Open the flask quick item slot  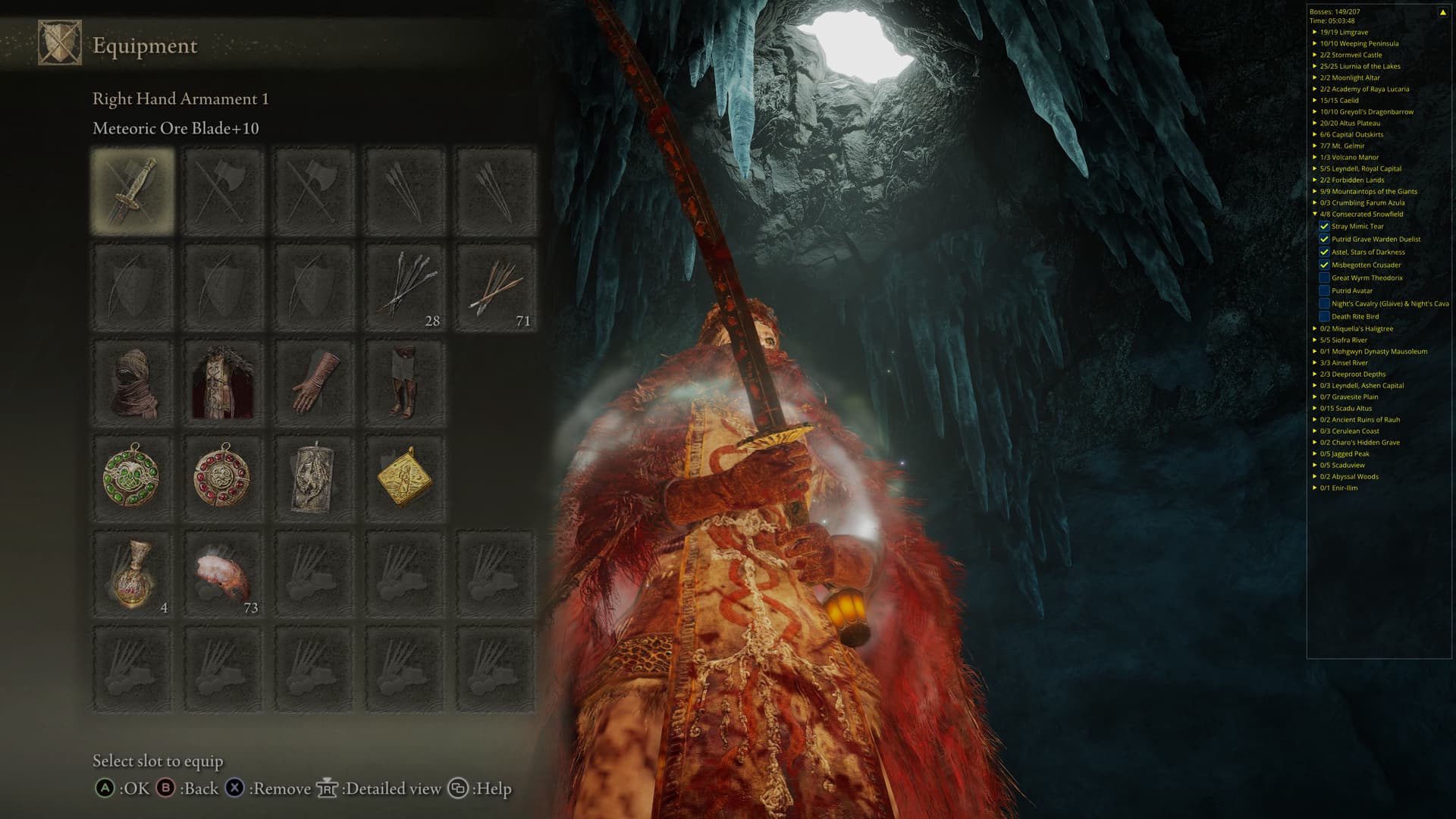point(133,574)
